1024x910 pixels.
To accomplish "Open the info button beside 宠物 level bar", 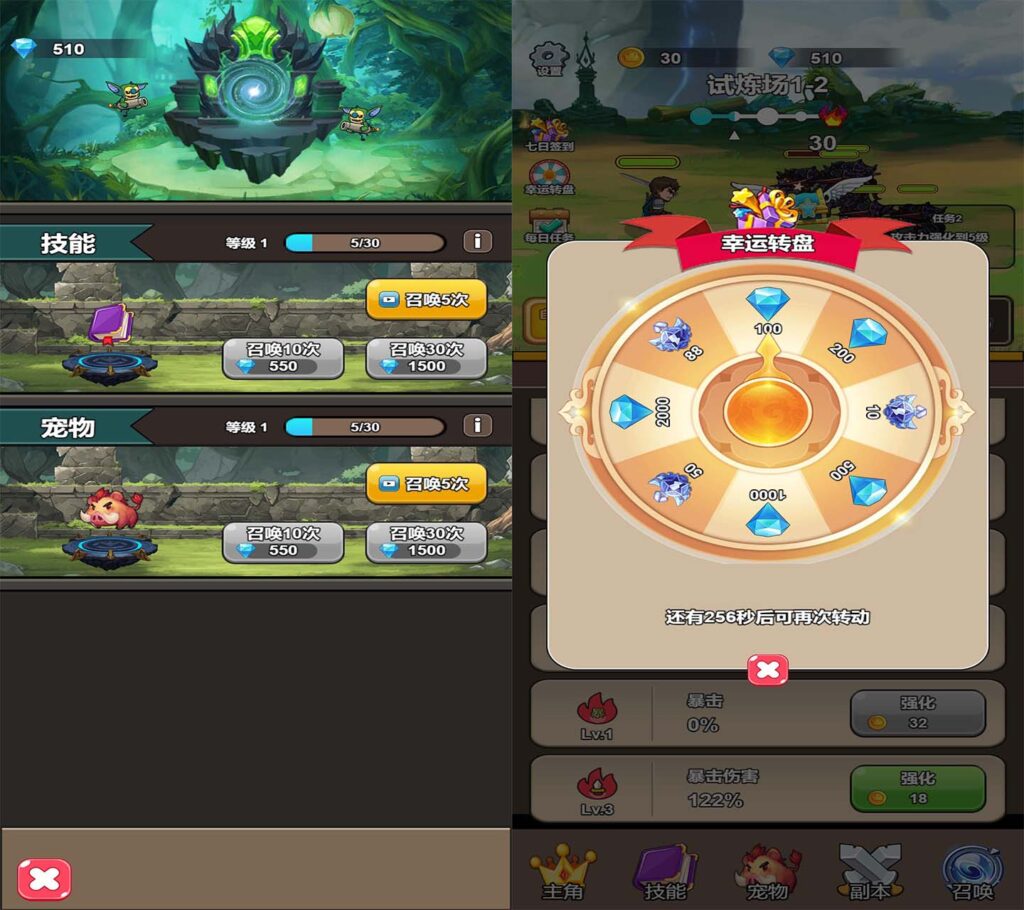I will [477, 425].
